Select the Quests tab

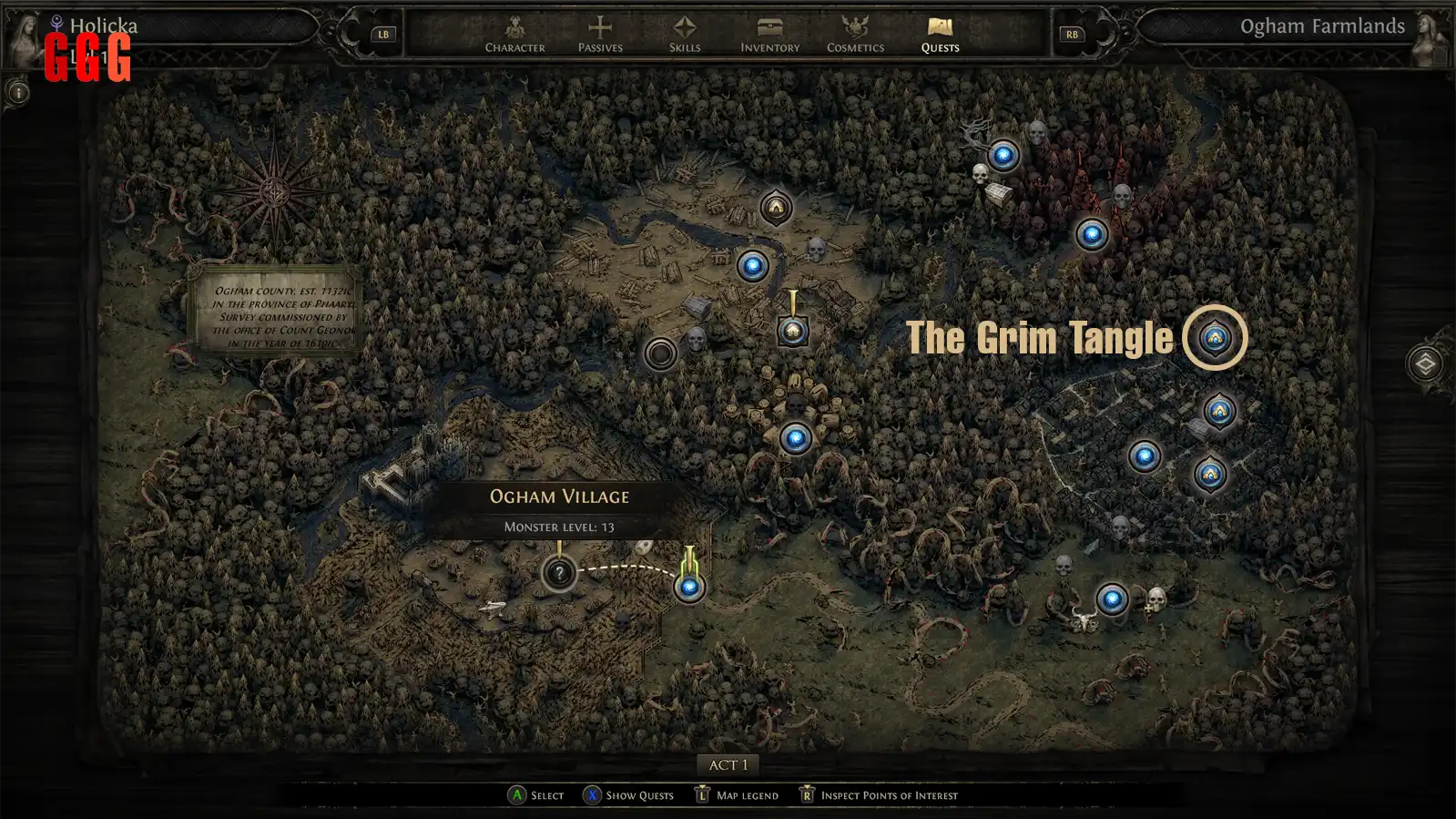click(x=940, y=35)
